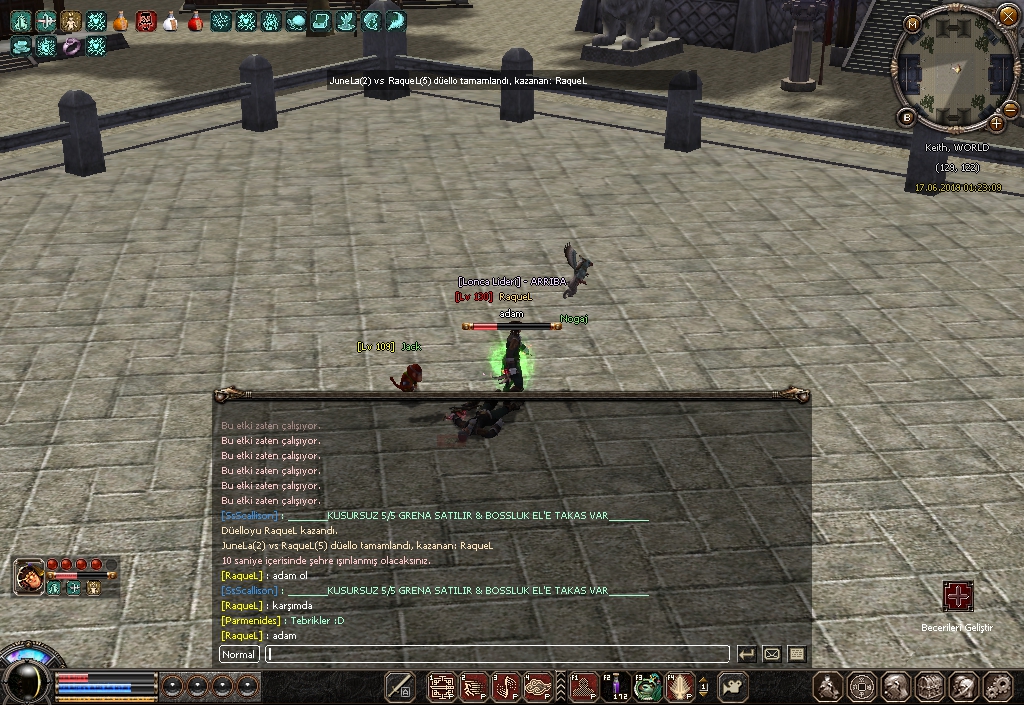The image size is (1024, 705).
Task: Open the large map with M button
Action: [912, 24]
